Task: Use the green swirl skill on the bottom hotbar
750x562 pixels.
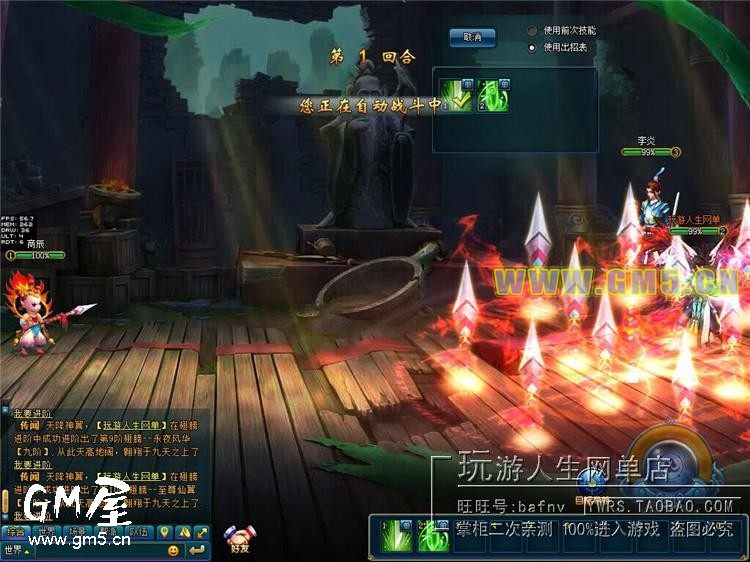Action: point(434,536)
